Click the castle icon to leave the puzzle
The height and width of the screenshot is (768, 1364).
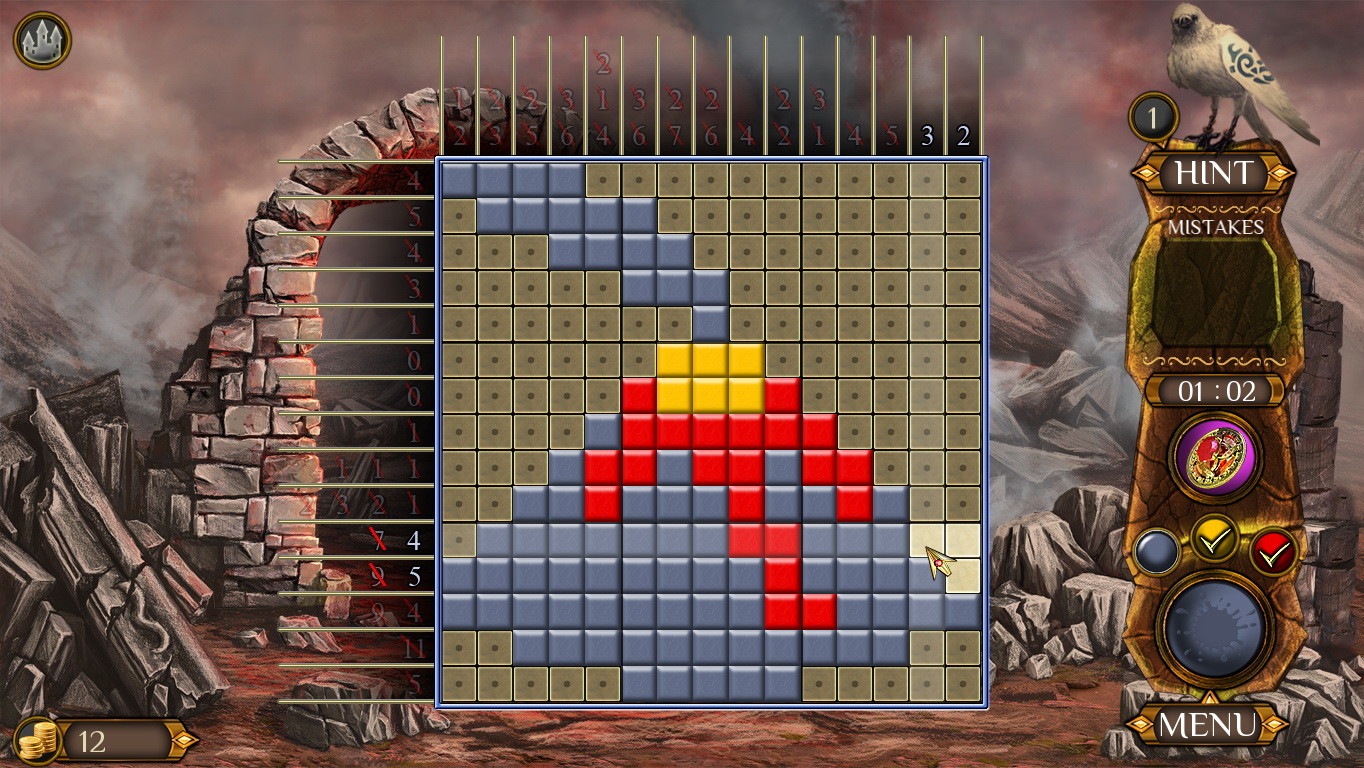pos(44,40)
